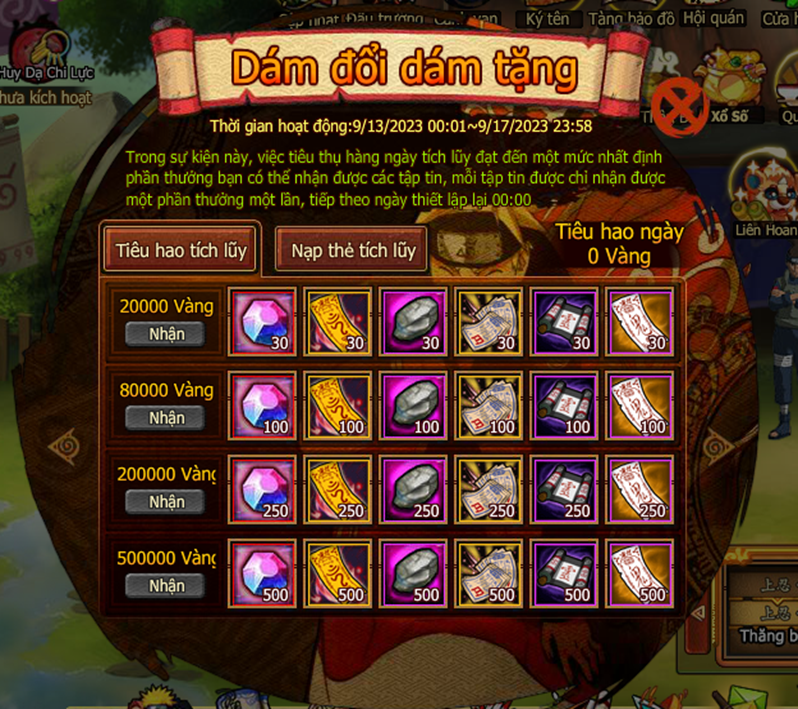Select the yellow talisman in 200000 Vàng row
The width and height of the screenshot is (798, 709).
[x=338, y=490]
